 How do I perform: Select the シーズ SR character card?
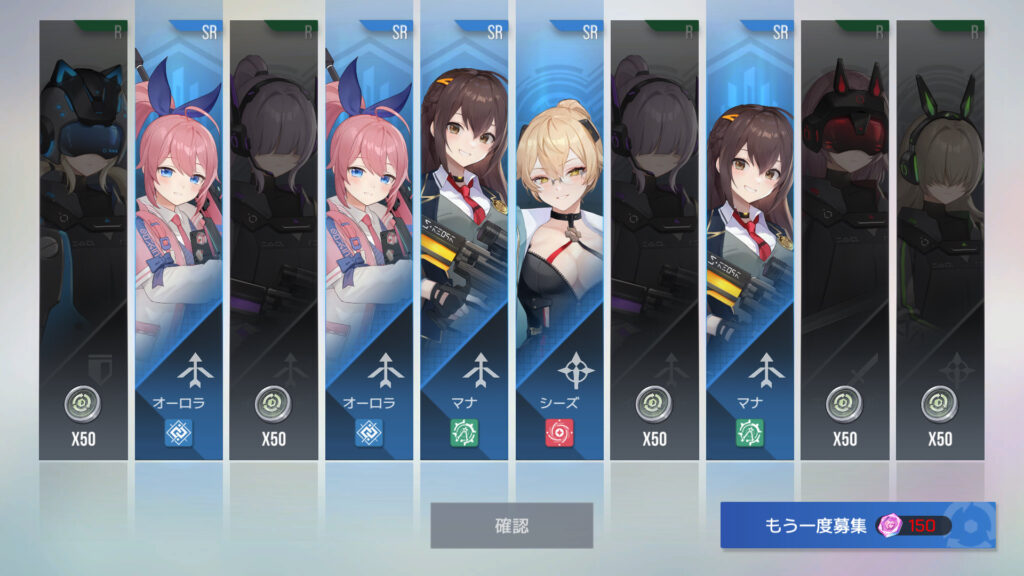pos(559,240)
